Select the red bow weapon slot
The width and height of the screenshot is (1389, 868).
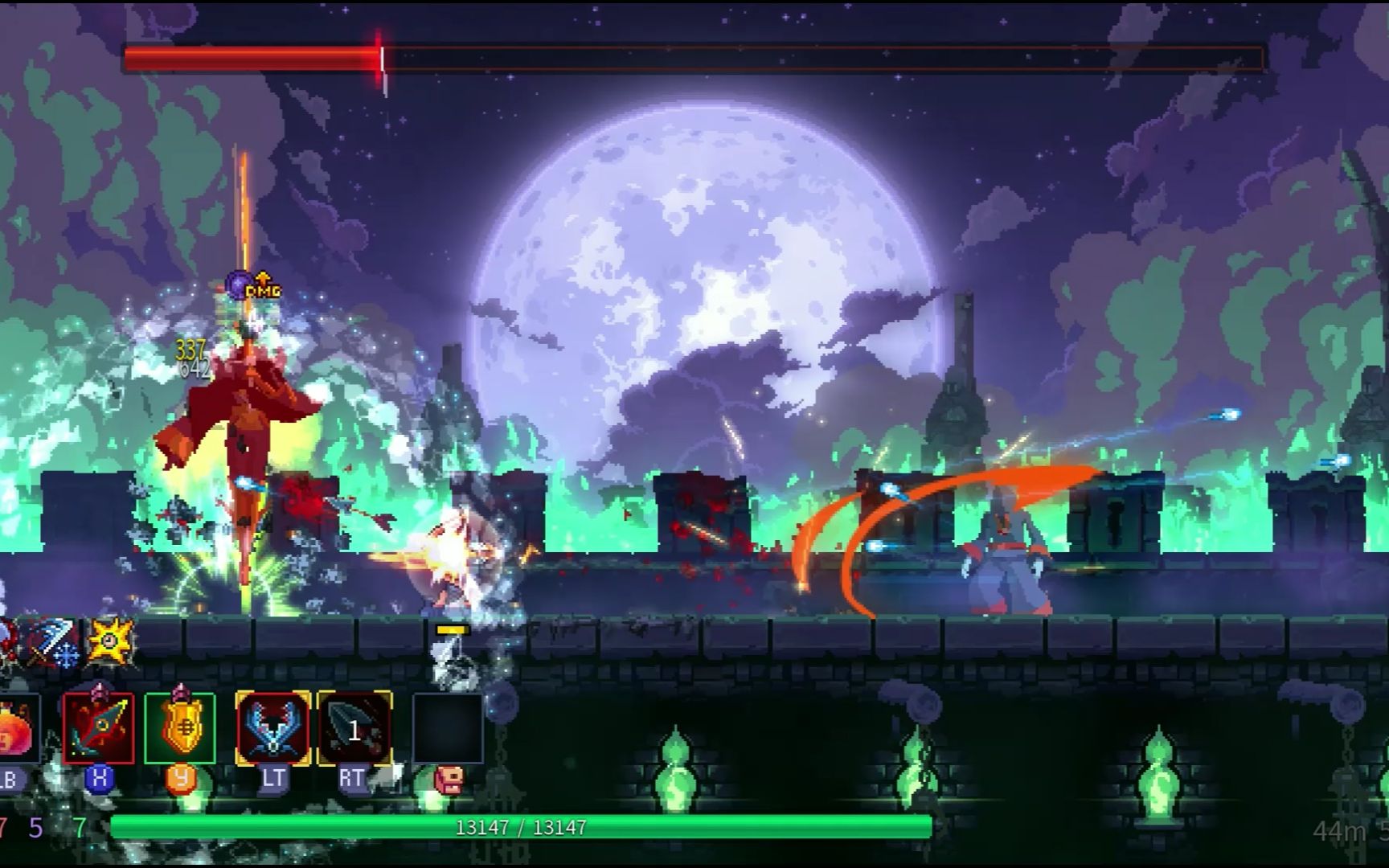tap(99, 728)
